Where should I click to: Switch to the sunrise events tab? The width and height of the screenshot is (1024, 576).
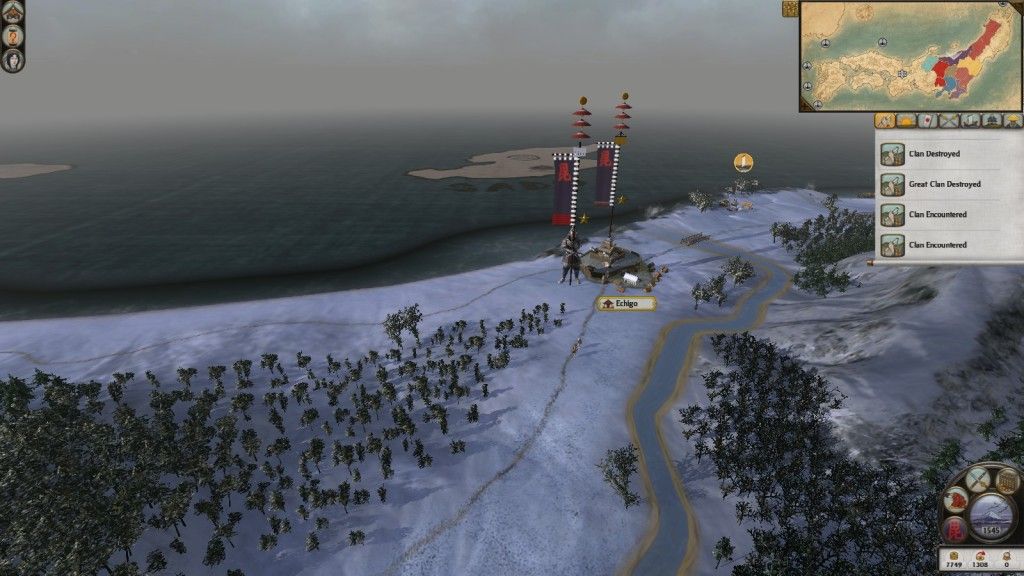[906, 121]
